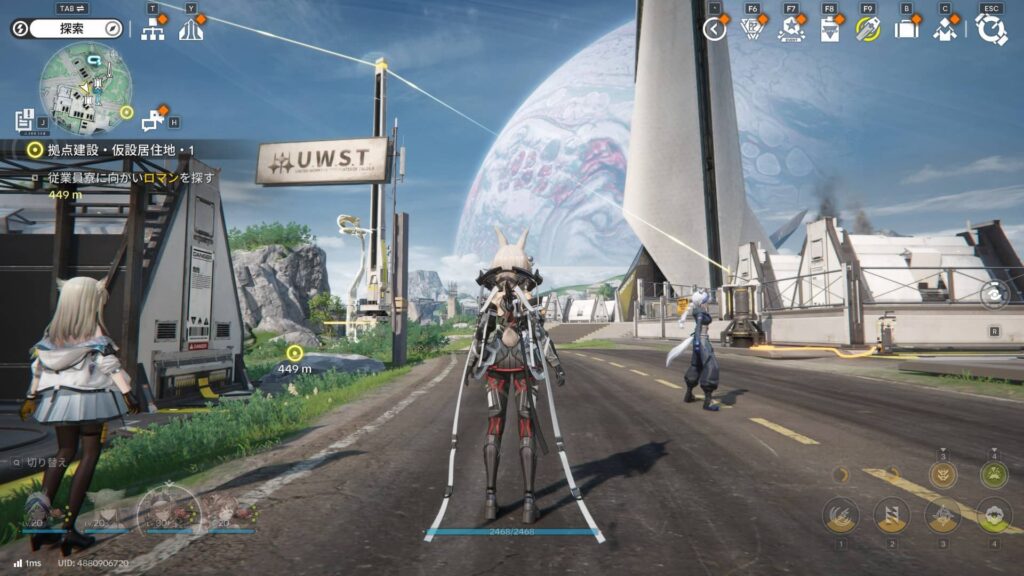The height and width of the screenshot is (576, 1024).
Task: Open the chat speech bubble icon
Action: tap(153, 121)
